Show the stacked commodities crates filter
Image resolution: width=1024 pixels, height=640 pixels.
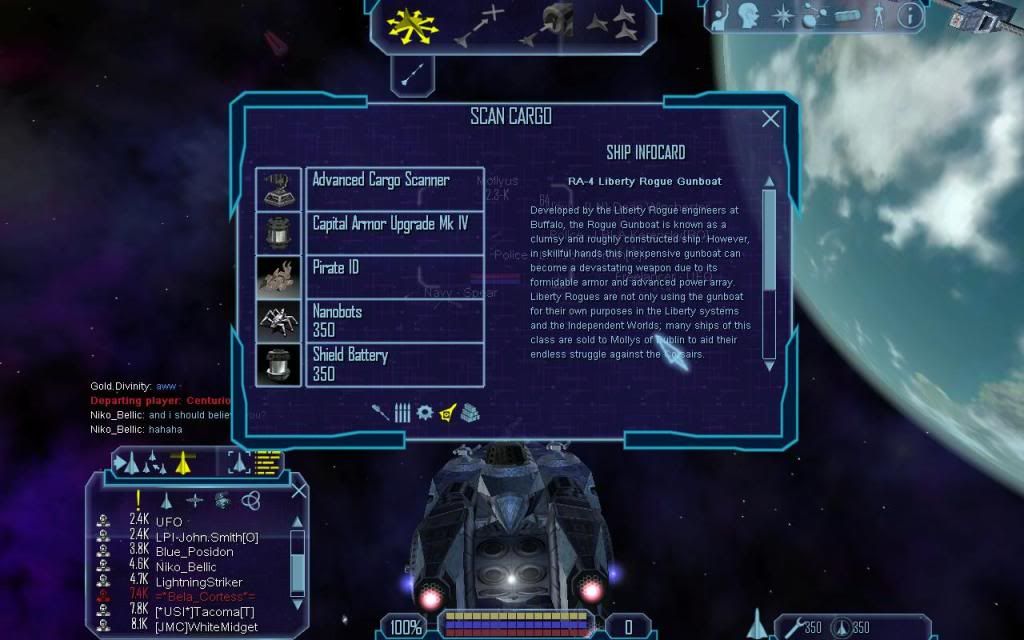click(470, 412)
